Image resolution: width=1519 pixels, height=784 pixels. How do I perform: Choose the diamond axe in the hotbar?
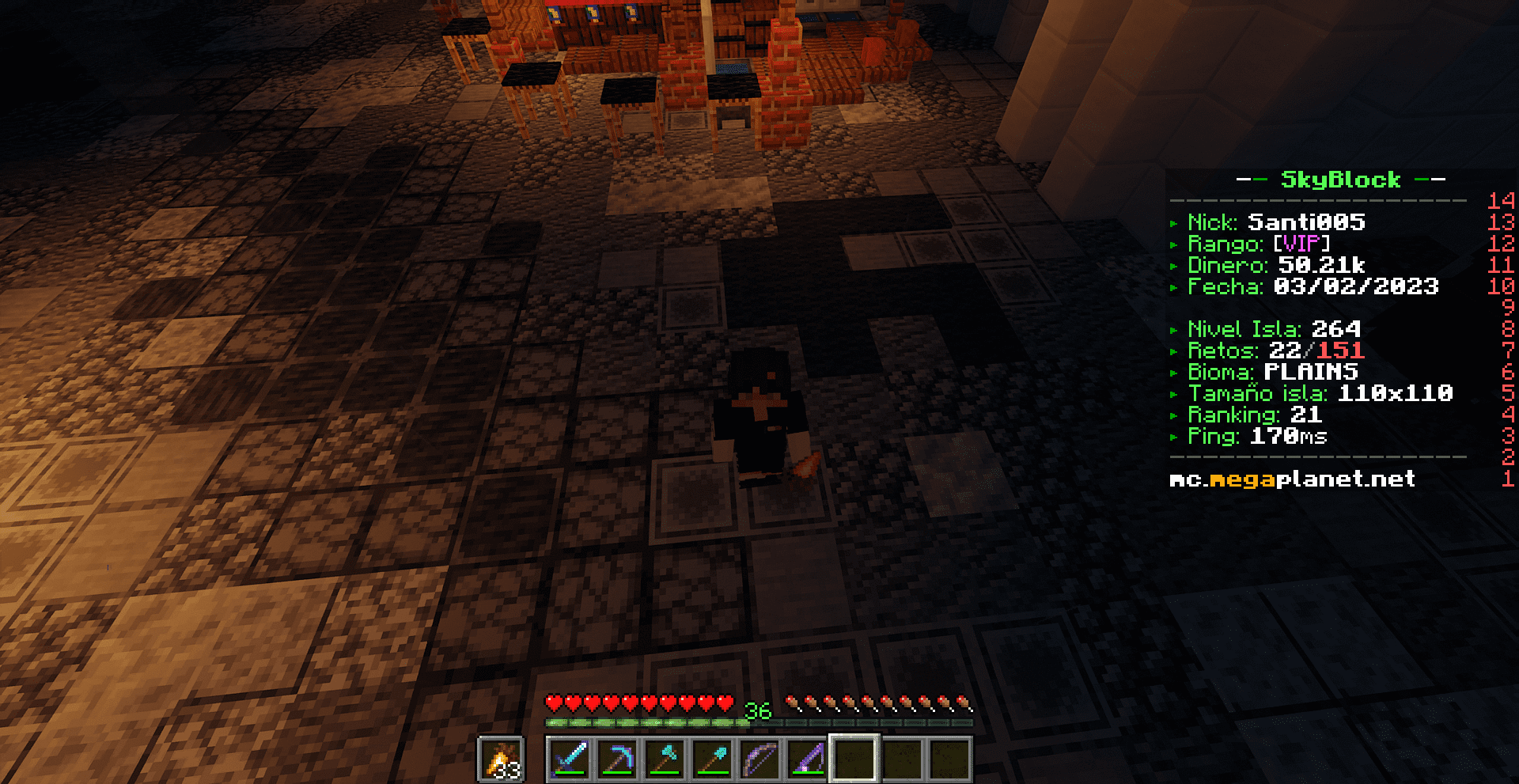[x=665, y=759]
